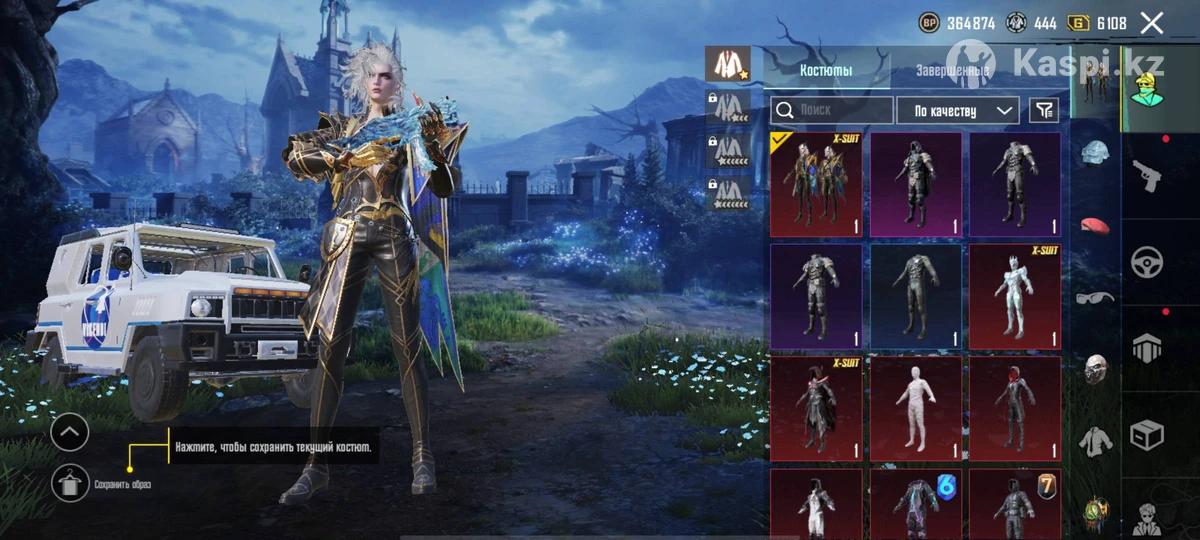This screenshot has width=1200, height=540.
Task: Switch to the Костюмы tab
Action: (x=825, y=71)
